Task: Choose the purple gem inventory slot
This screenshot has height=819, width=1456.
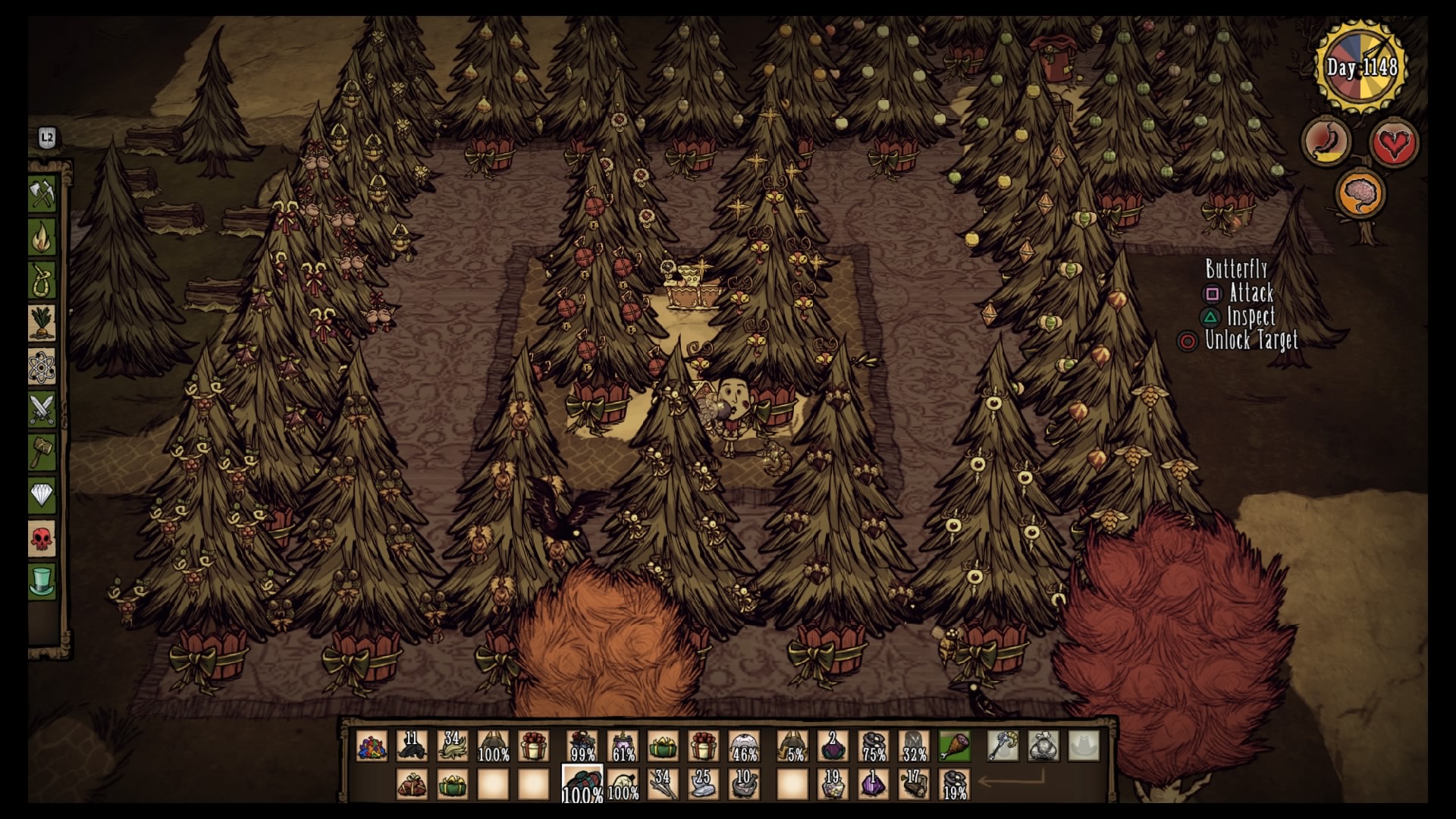Action: click(873, 784)
